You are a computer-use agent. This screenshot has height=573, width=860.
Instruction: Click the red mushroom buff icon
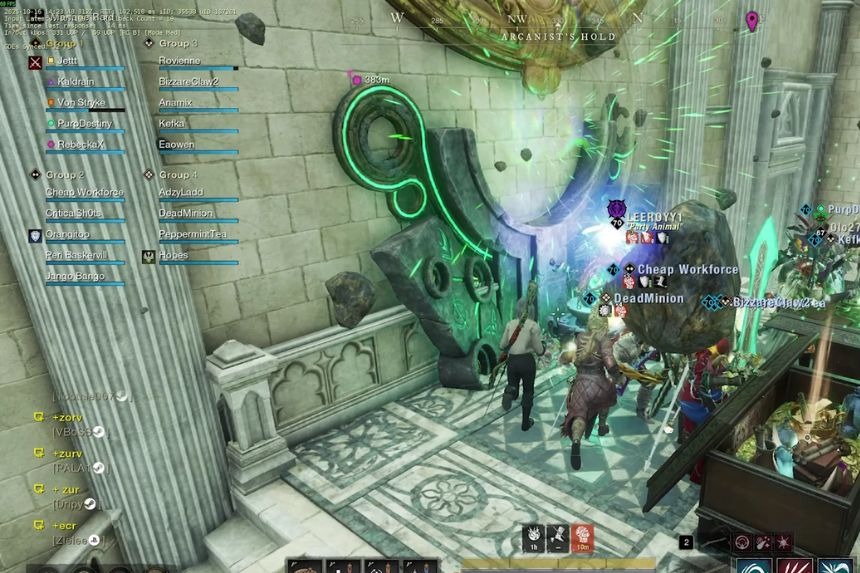(582, 538)
